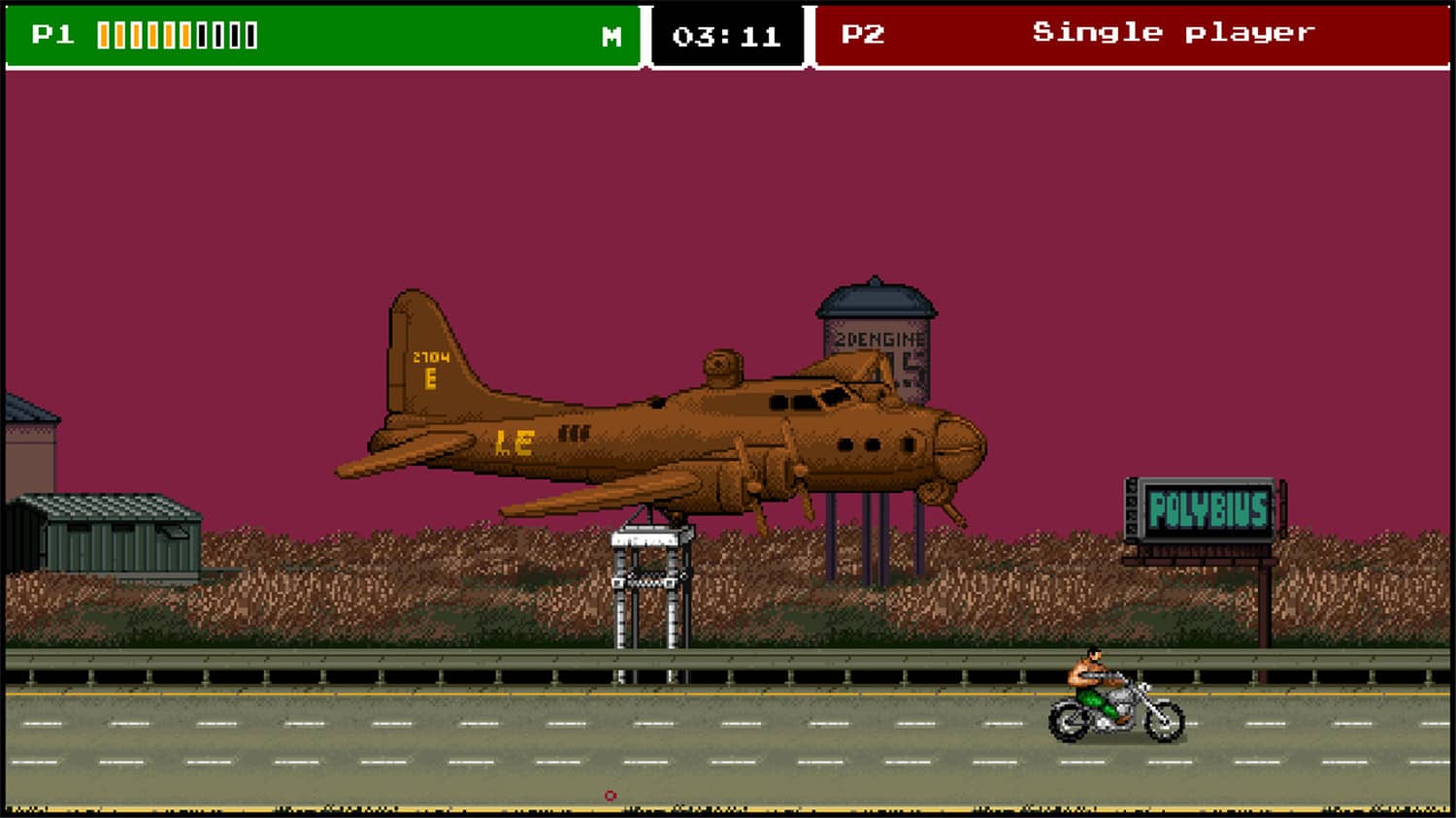Expand the 03:11 timer display
Screen dimensions: 1456x818
[727, 37]
